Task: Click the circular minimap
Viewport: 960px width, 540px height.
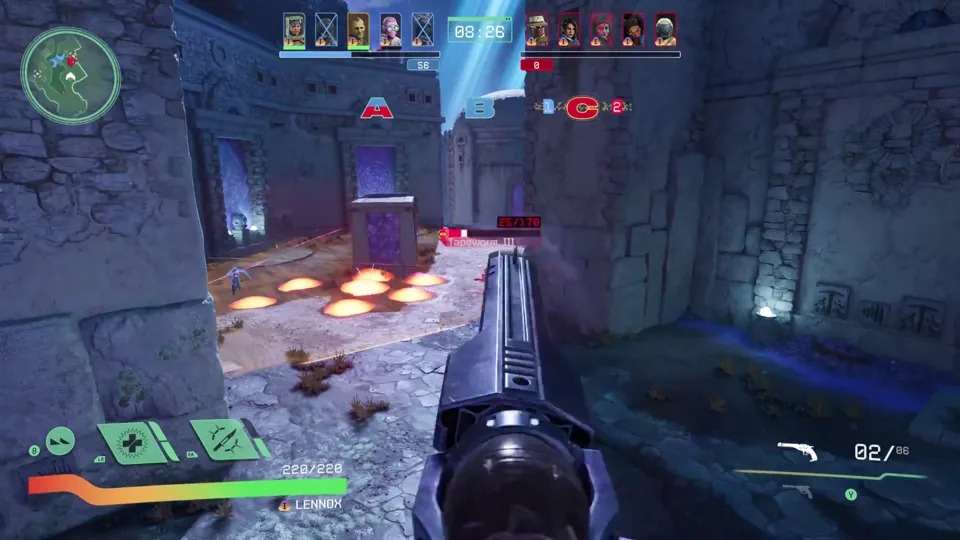Action: click(70, 76)
